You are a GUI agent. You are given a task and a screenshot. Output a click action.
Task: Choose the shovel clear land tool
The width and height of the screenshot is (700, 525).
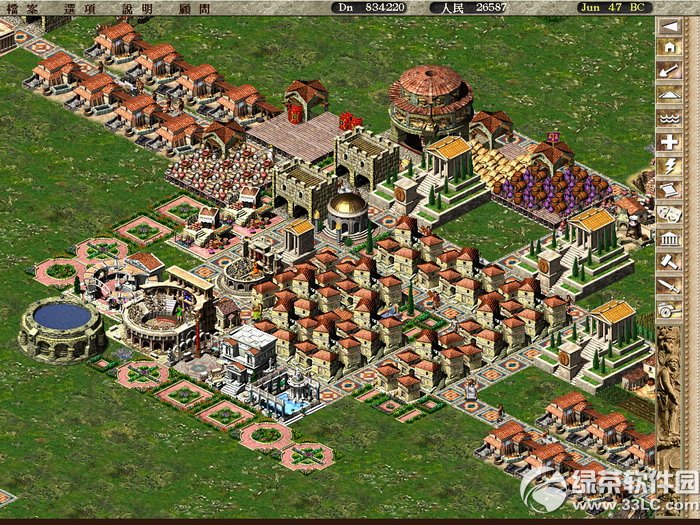point(669,71)
